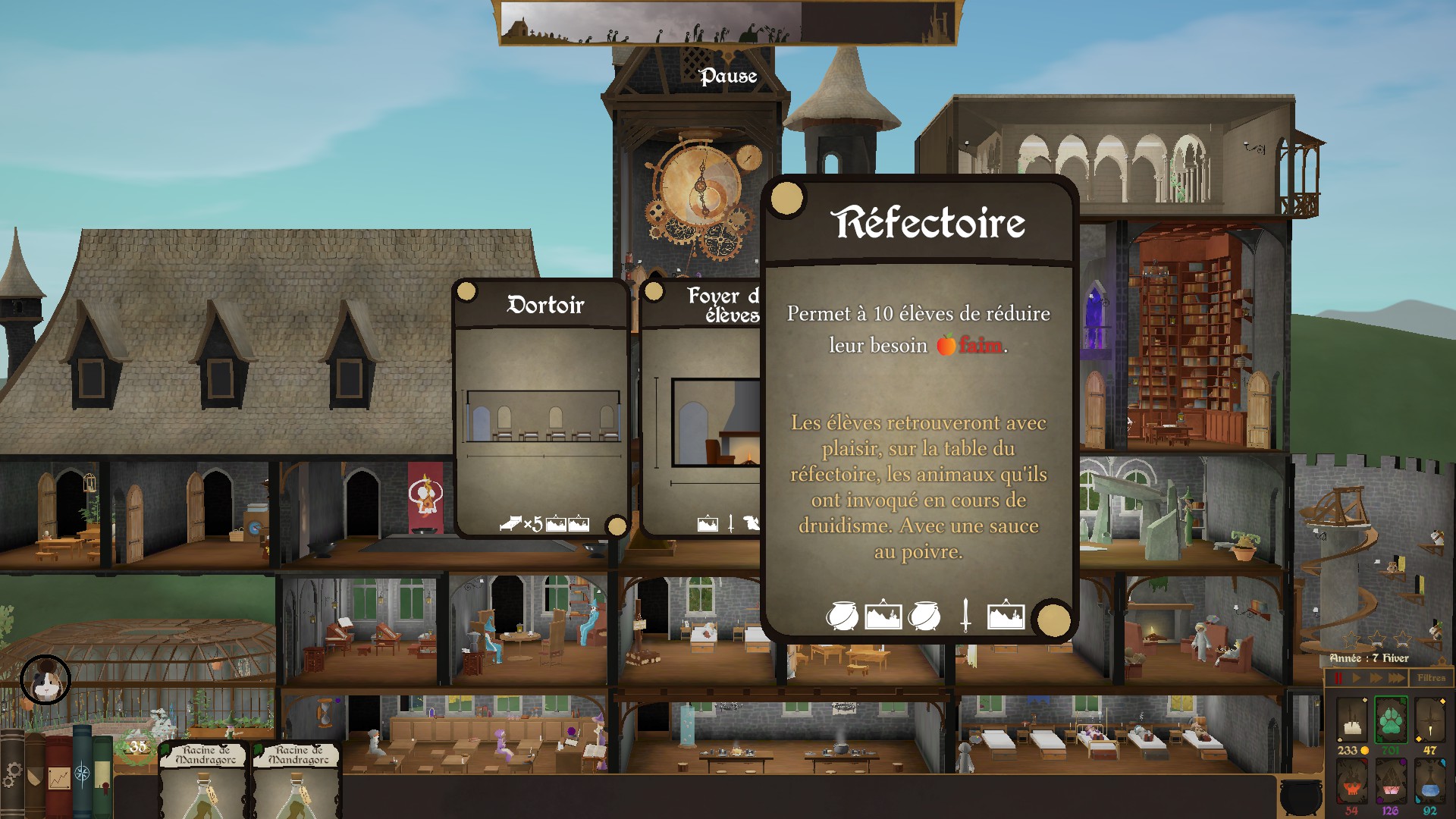Open the blue compass rose book
Image resolution: width=1456 pixels, height=819 pixels.
tap(82, 775)
